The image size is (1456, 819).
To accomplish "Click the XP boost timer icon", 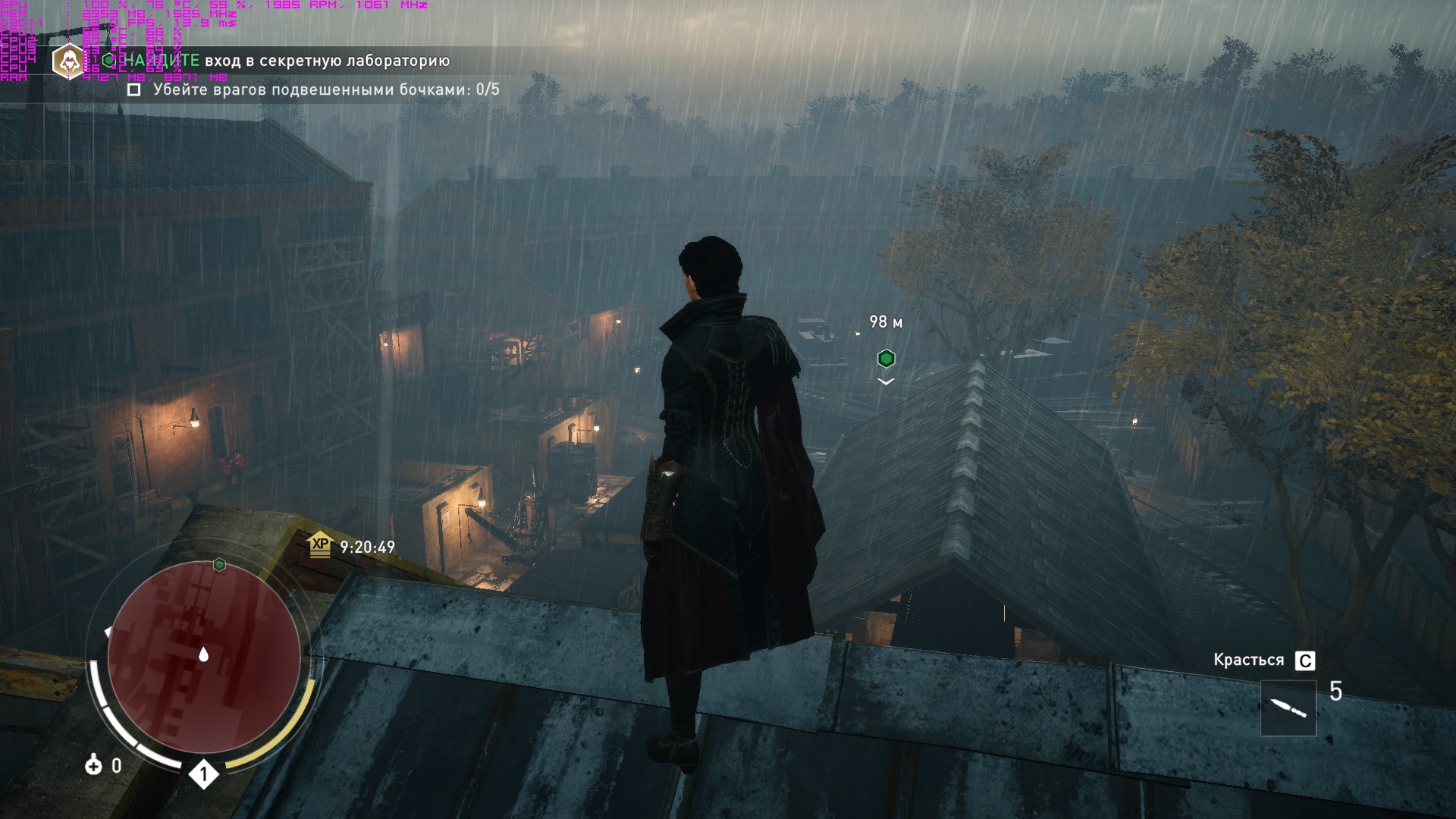I will click(x=321, y=544).
